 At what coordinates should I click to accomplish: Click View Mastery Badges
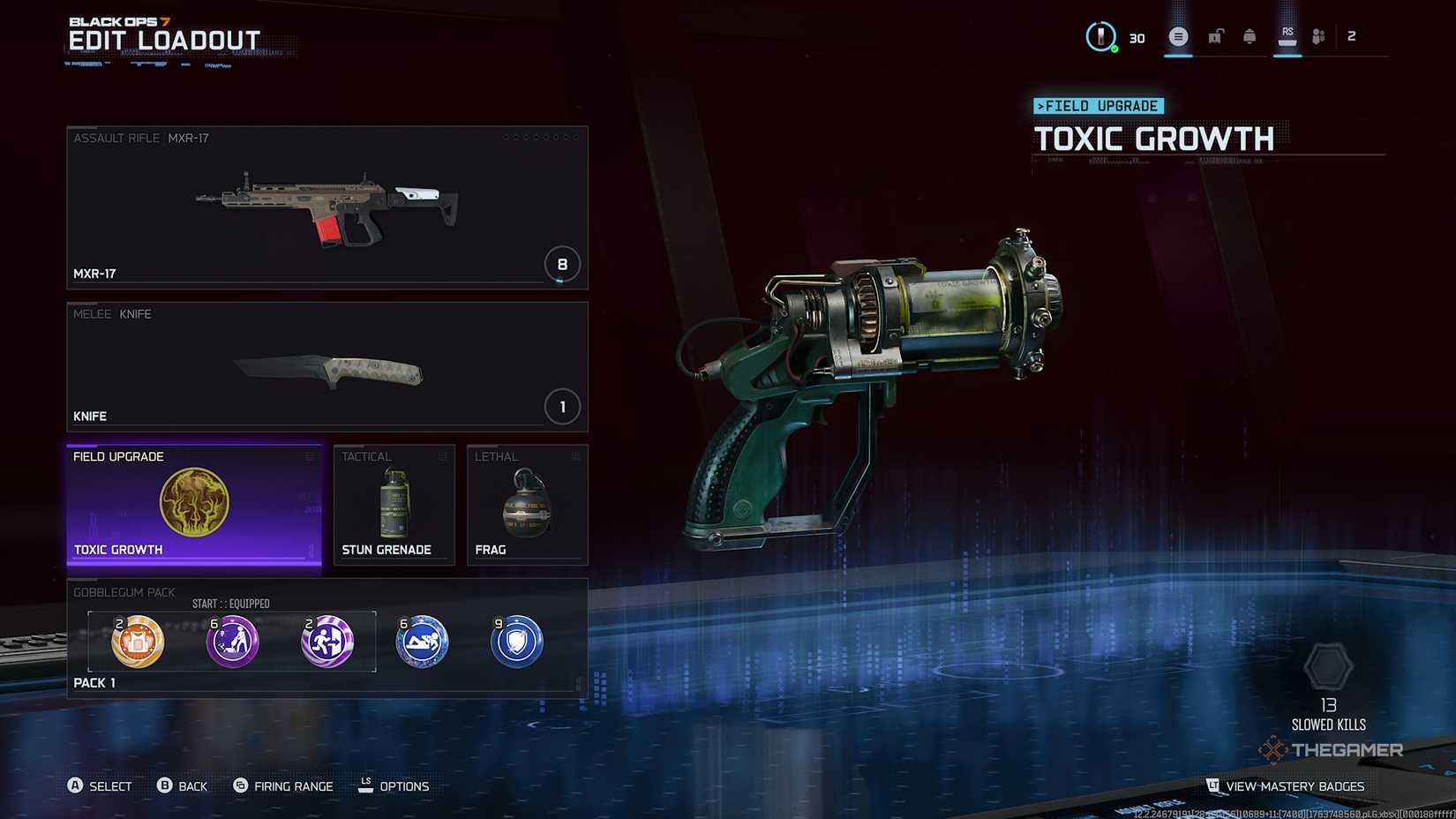point(1291,785)
